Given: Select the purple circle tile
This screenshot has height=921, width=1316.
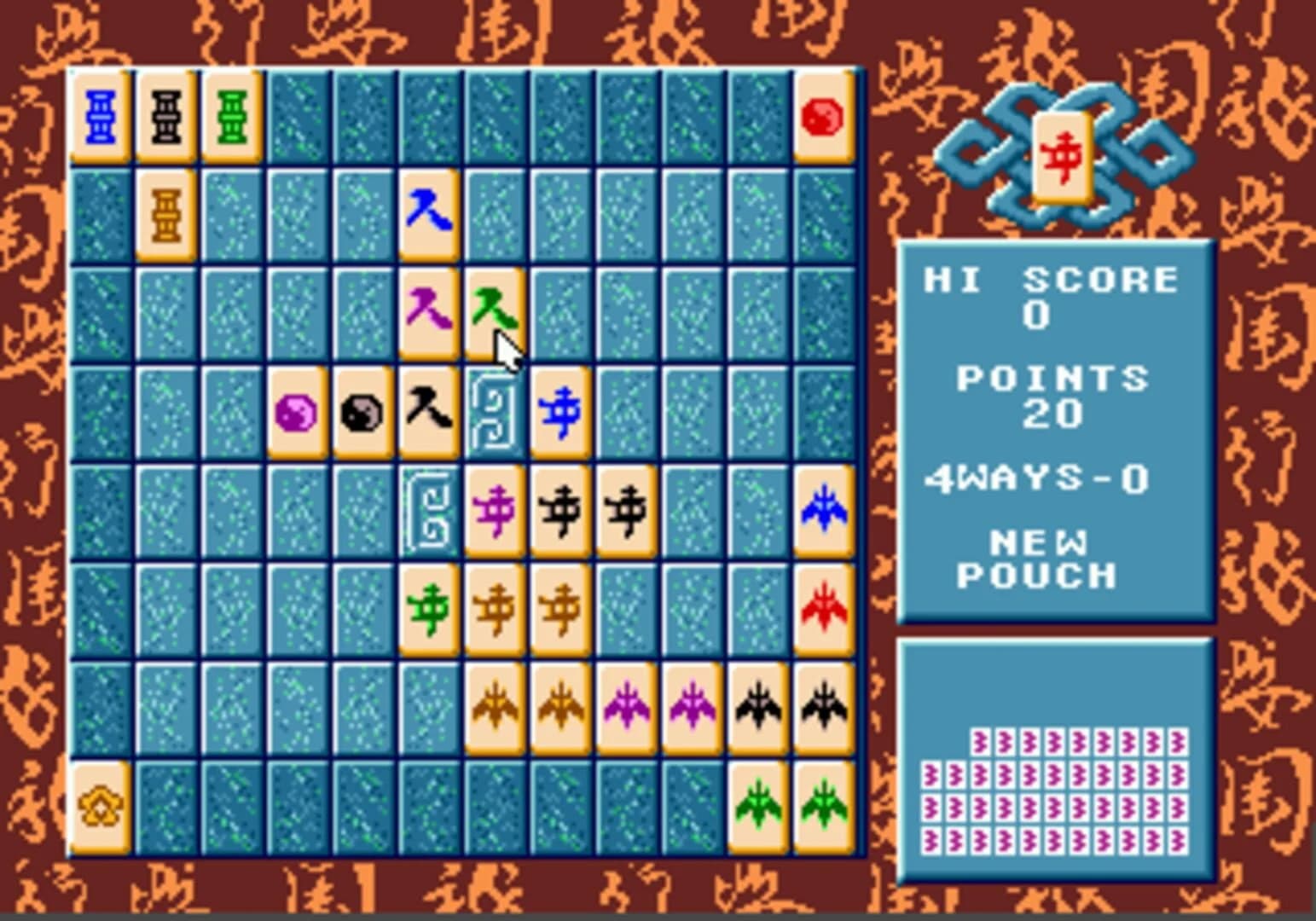Looking at the screenshot, I should click(x=297, y=410).
